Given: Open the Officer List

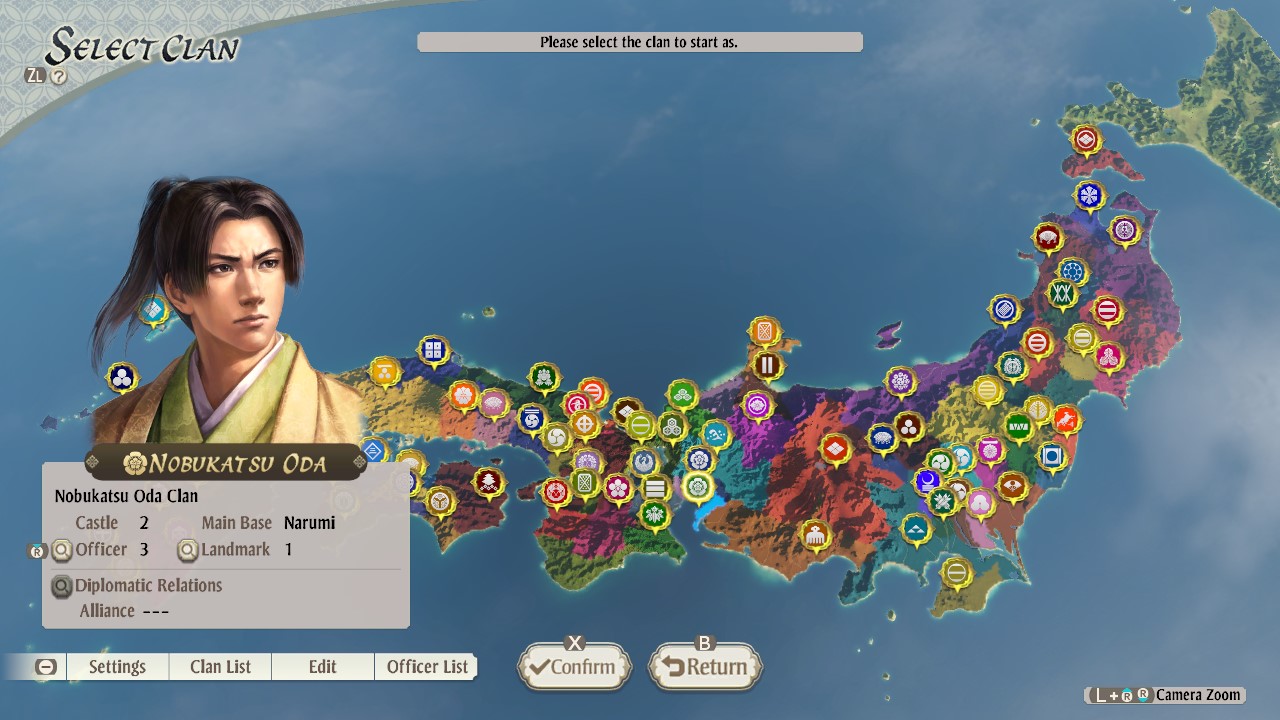Looking at the screenshot, I should pyautogui.click(x=426, y=666).
